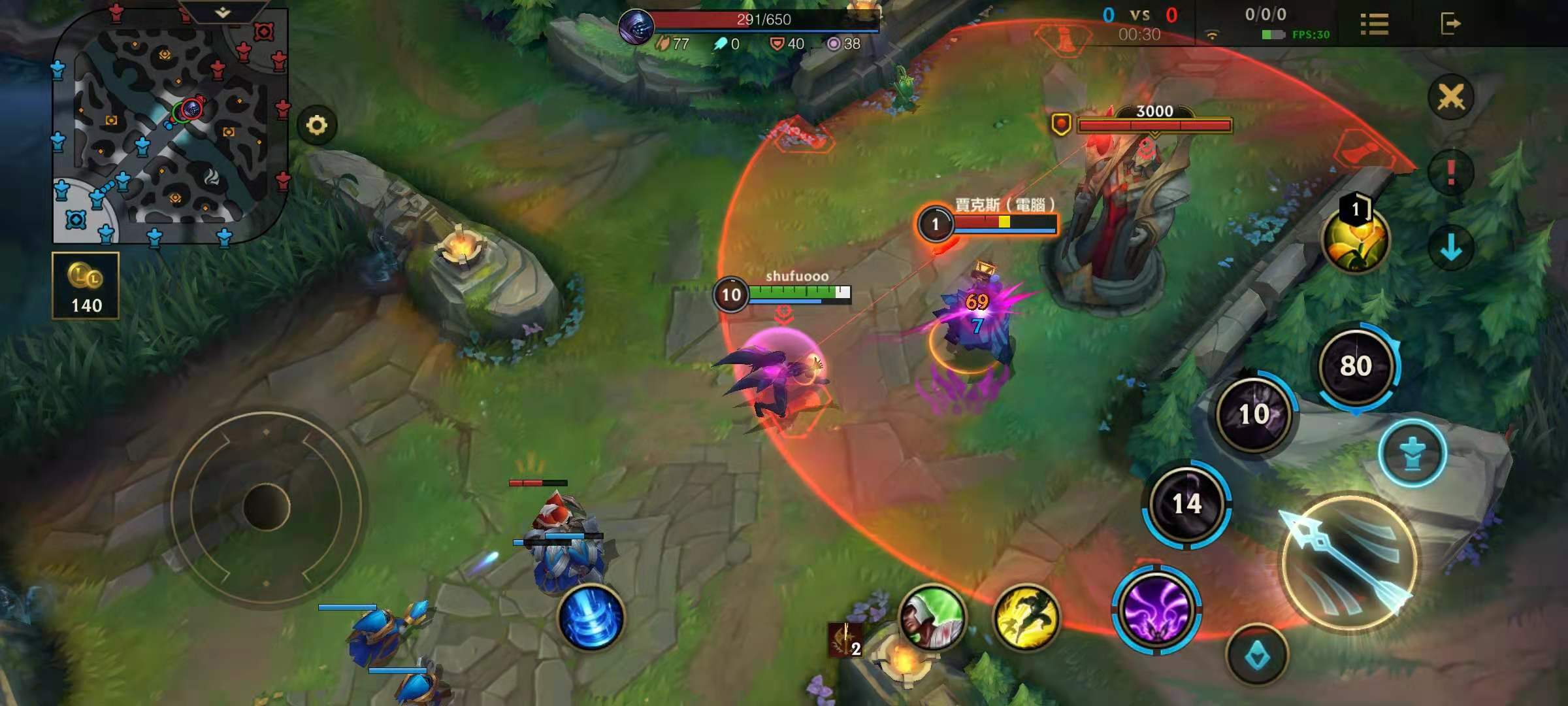Open the gold shop button showing 140
The height and width of the screenshot is (706, 1568).
[x=86, y=286]
